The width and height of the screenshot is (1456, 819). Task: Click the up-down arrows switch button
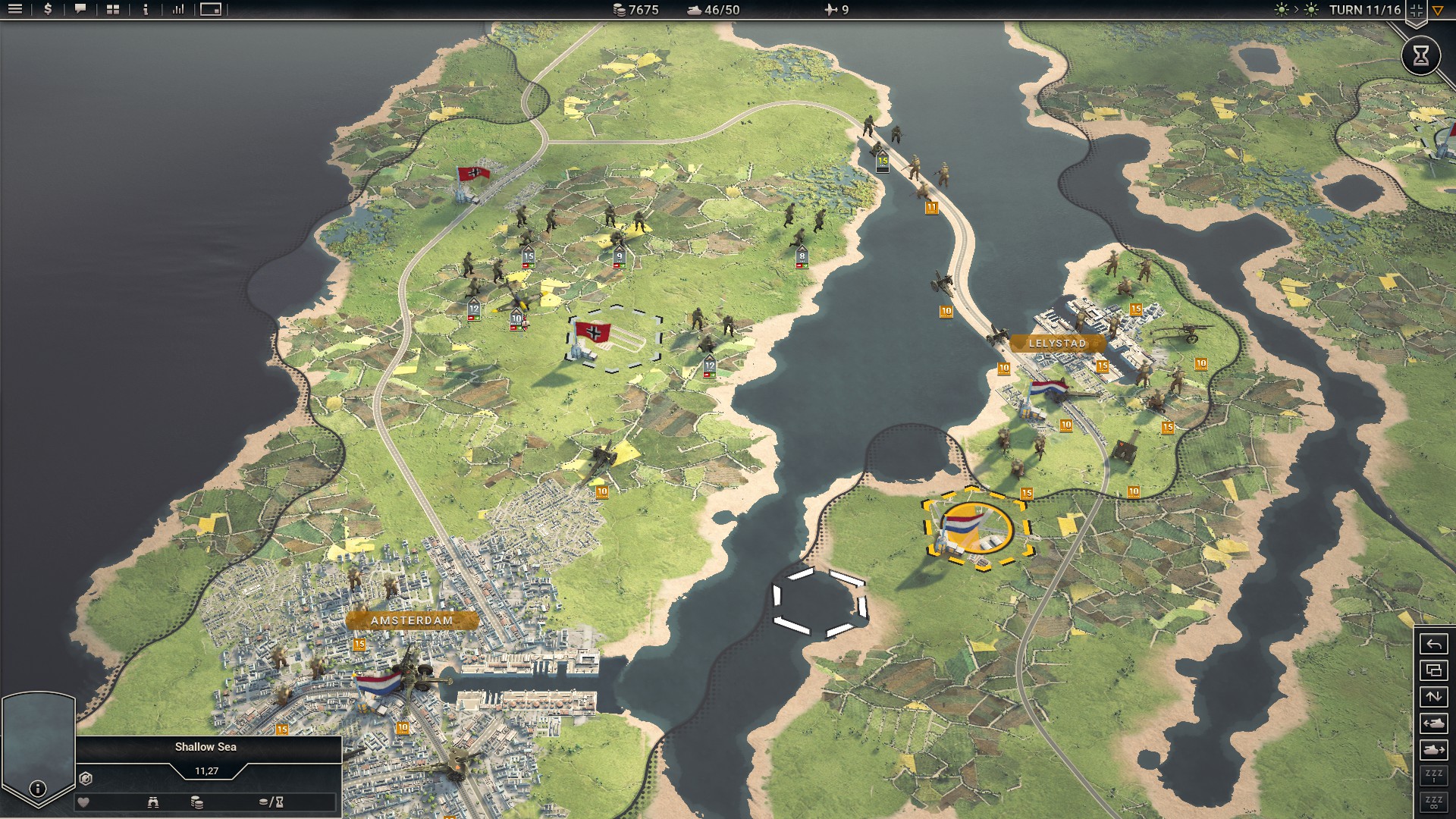[x=1433, y=697]
